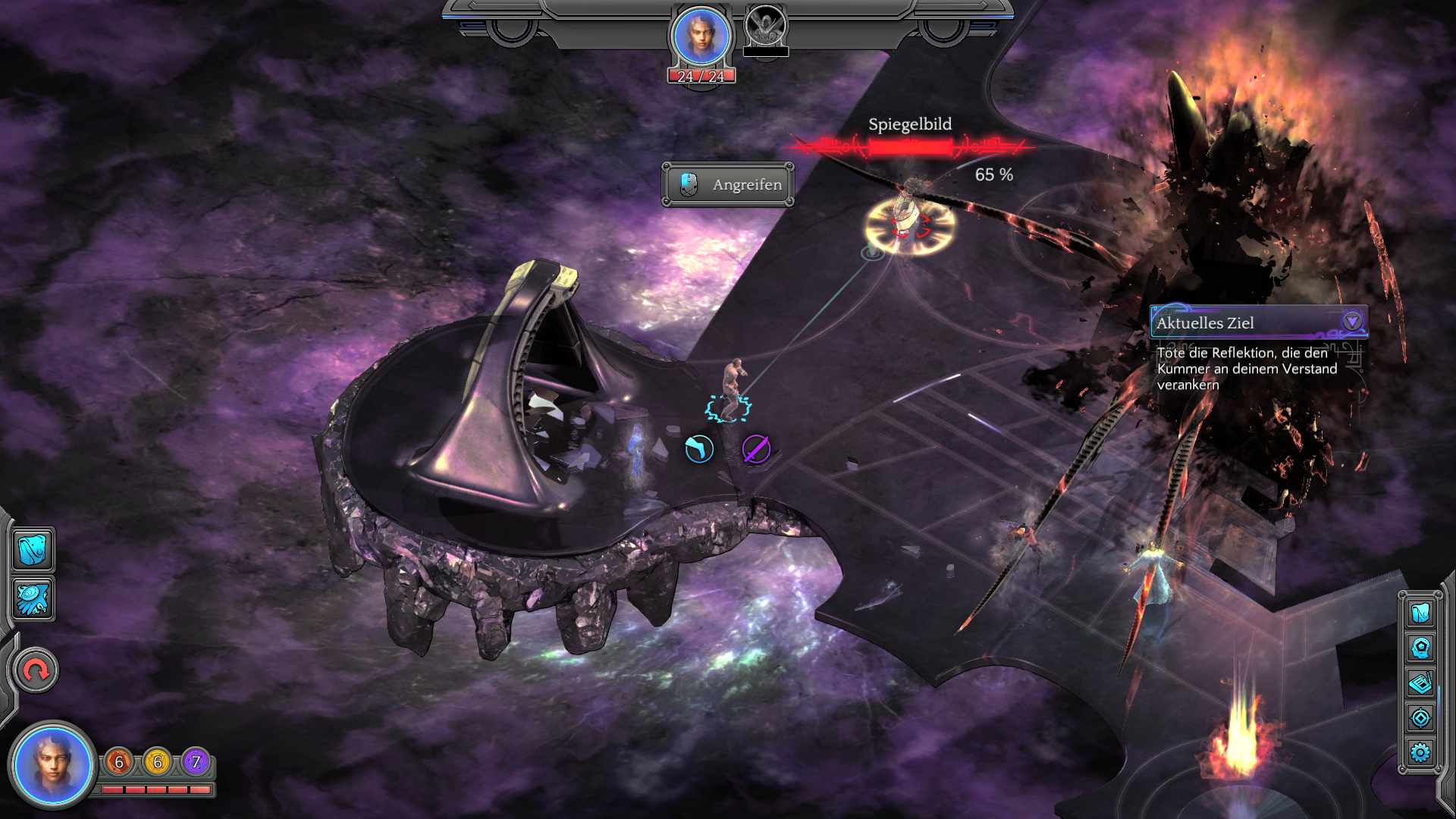Choose the purple slash action icon near the character

(756, 449)
